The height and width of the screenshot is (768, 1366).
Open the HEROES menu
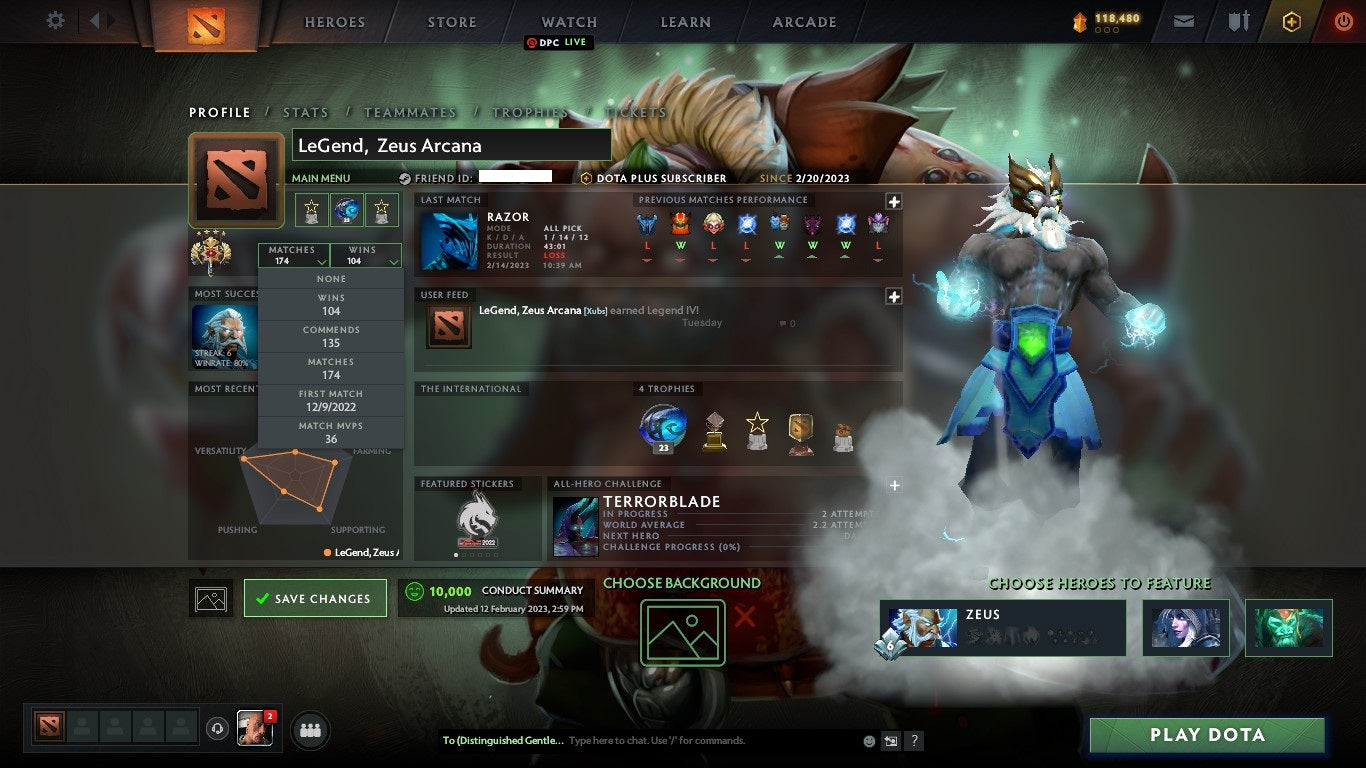[334, 21]
